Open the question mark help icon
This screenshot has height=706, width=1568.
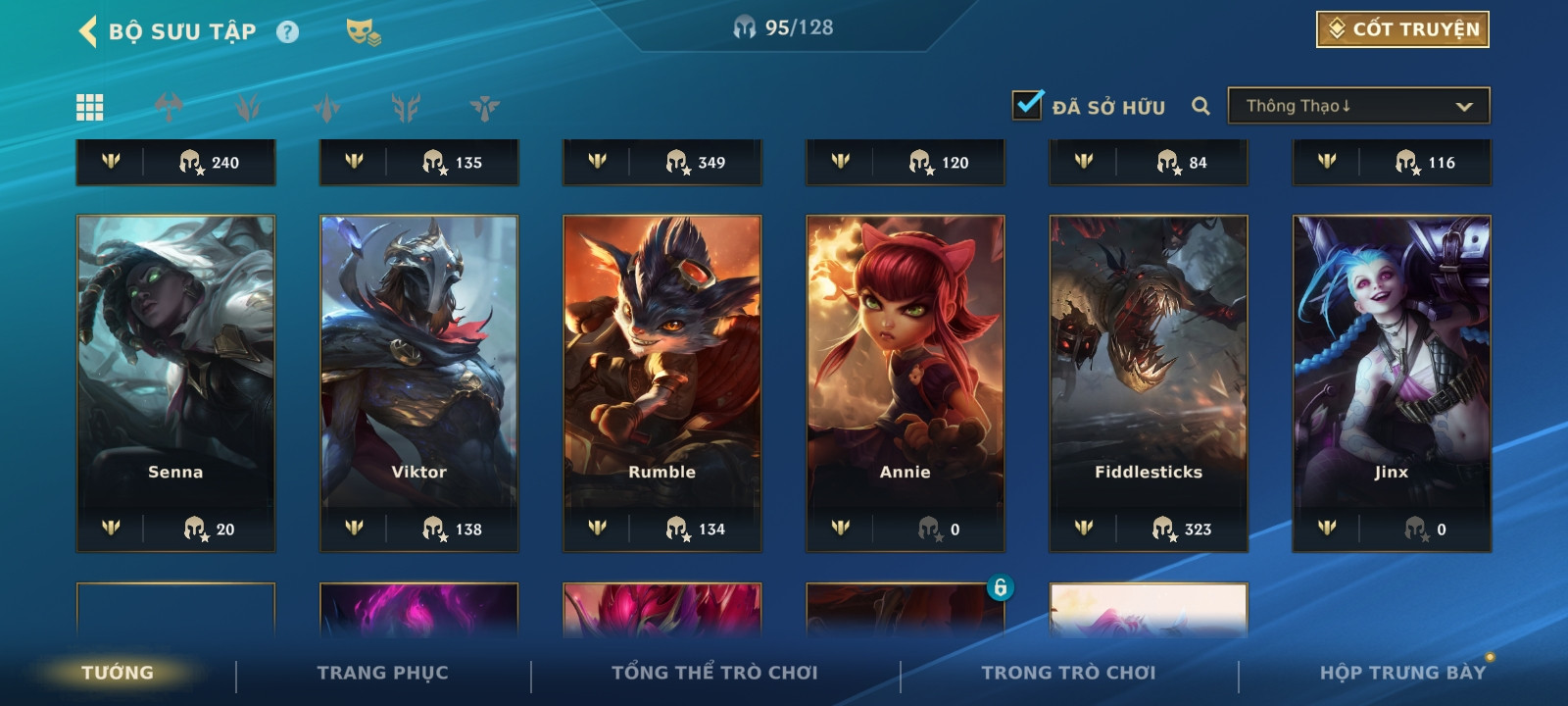(287, 32)
